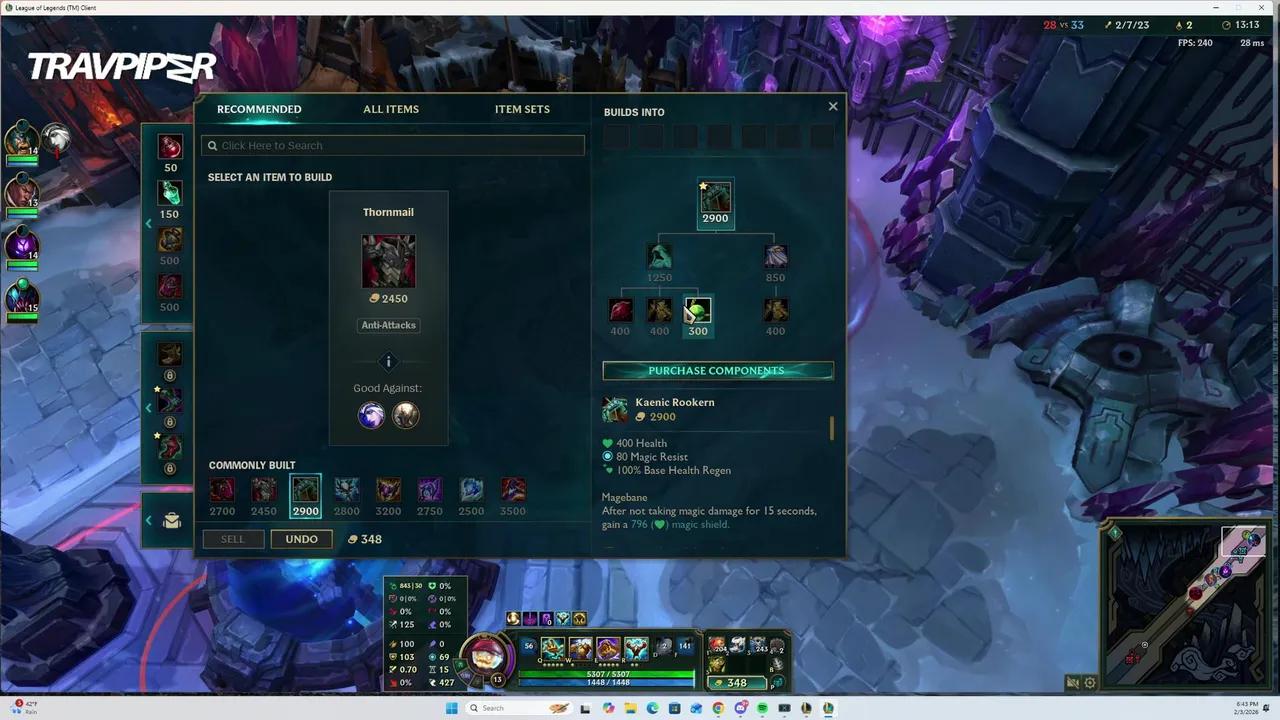Collapse the top ally items panel with its chevron
The image size is (1280, 720).
pos(148,223)
